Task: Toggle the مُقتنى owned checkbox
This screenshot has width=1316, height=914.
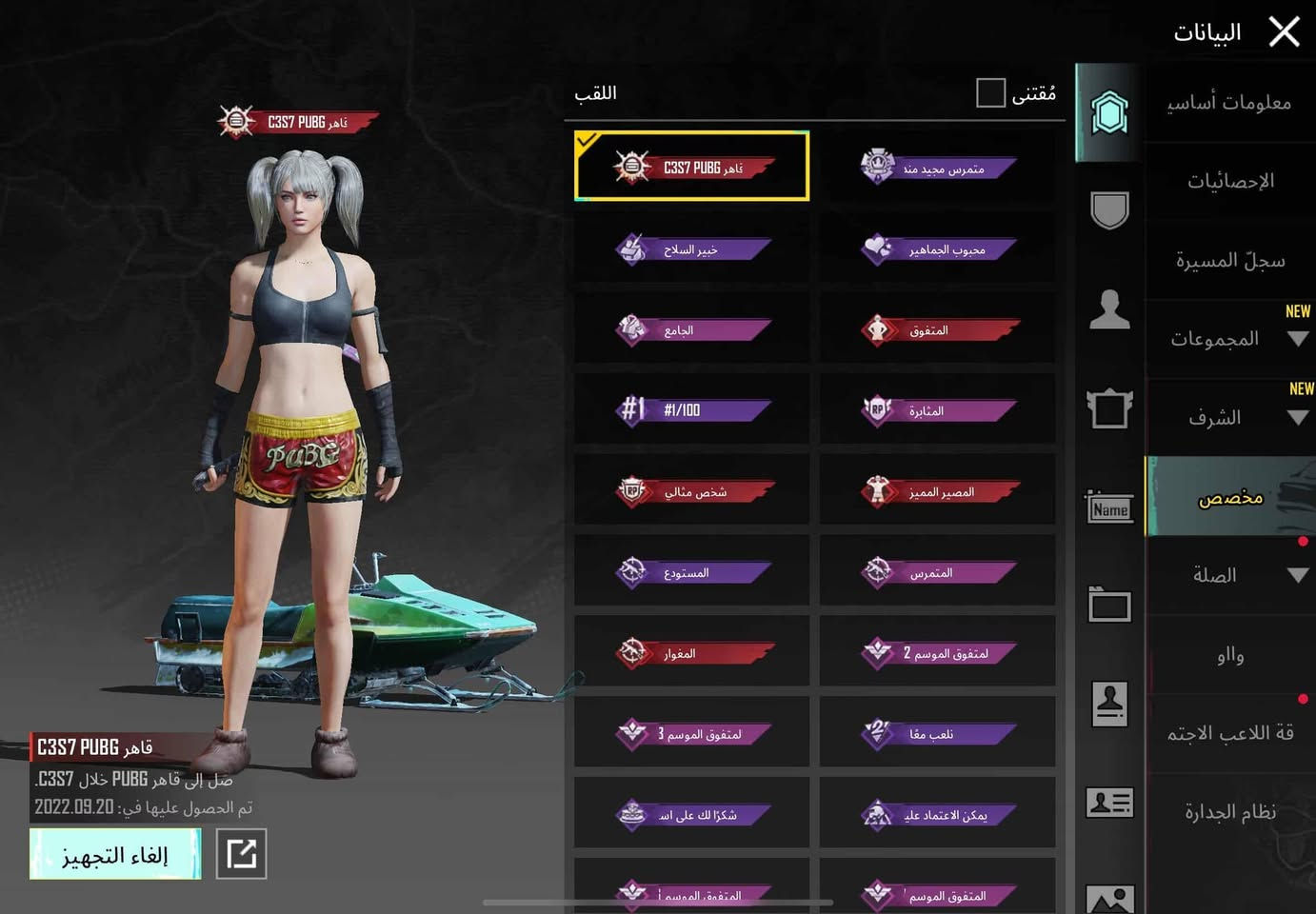Action: 990,93
